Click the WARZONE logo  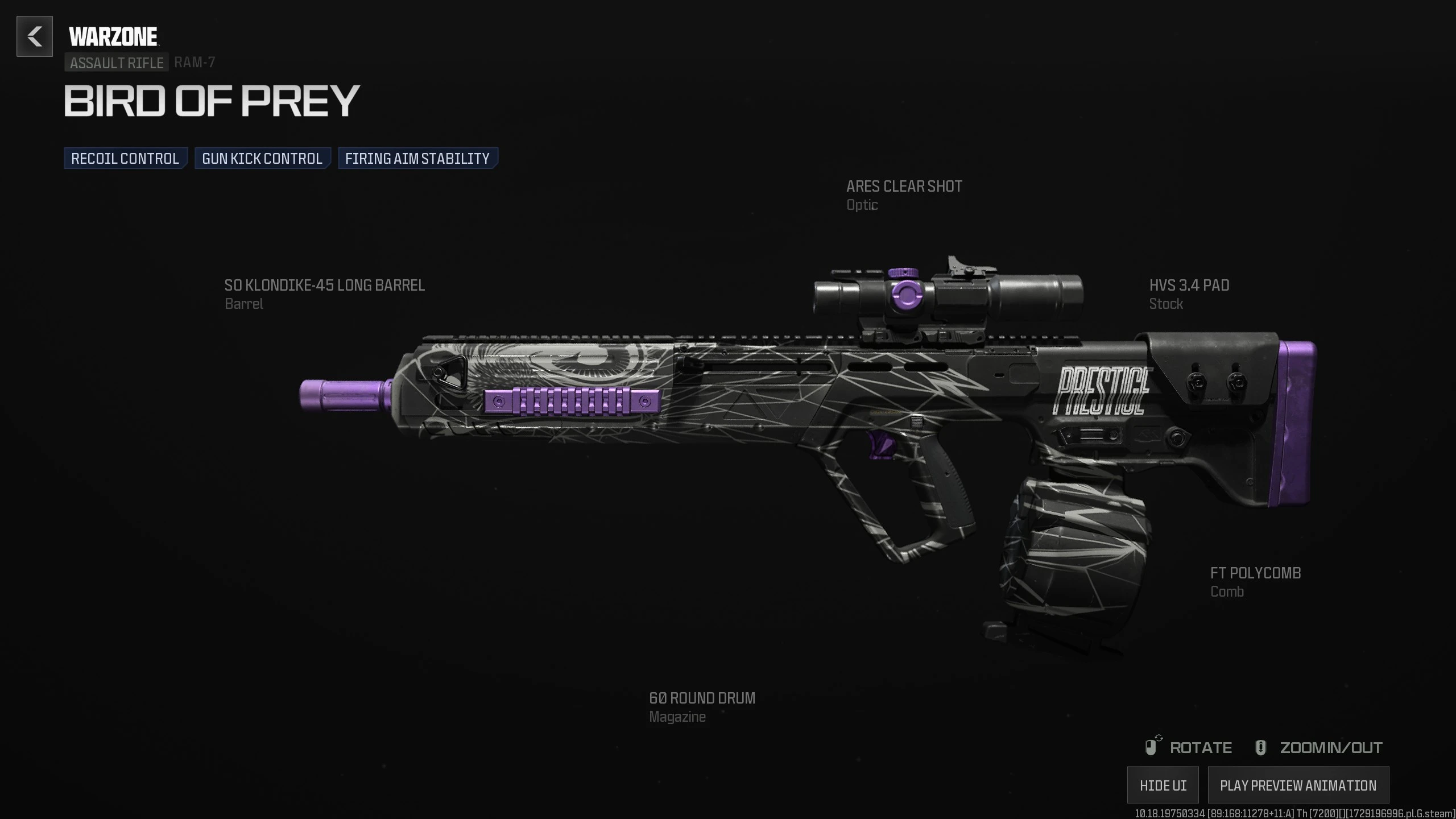(x=111, y=34)
